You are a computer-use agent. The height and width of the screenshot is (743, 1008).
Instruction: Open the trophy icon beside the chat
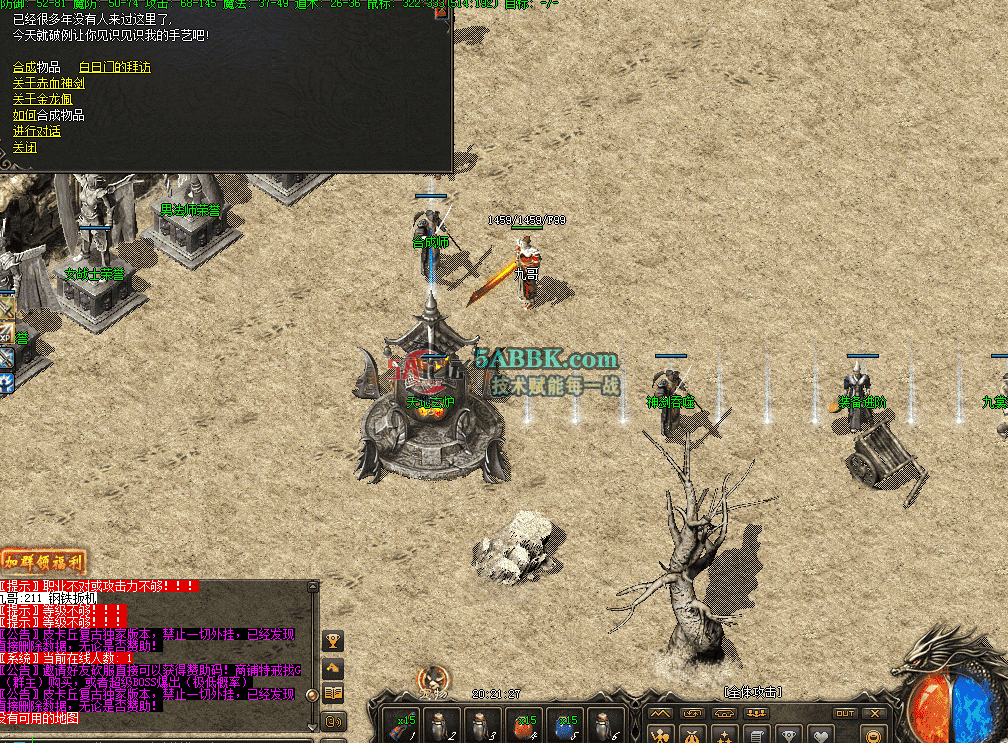[333, 640]
